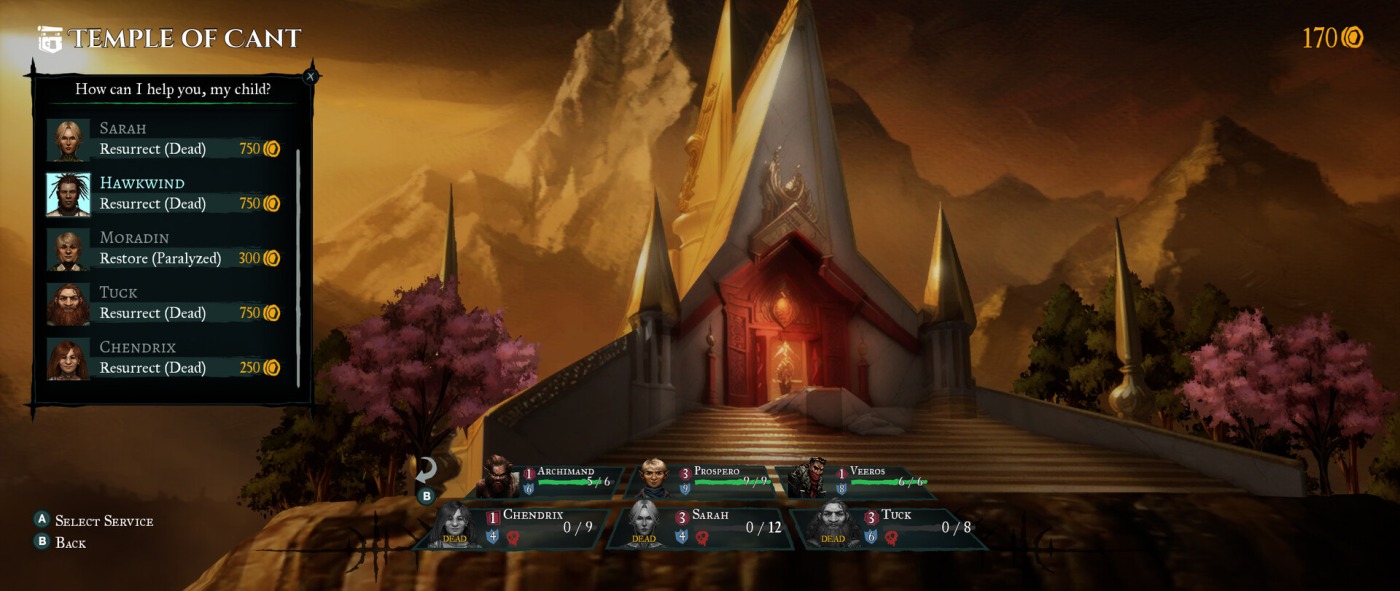Click the service list scrollbar
The width and height of the screenshot is (1400, 591).
[298, 267]
